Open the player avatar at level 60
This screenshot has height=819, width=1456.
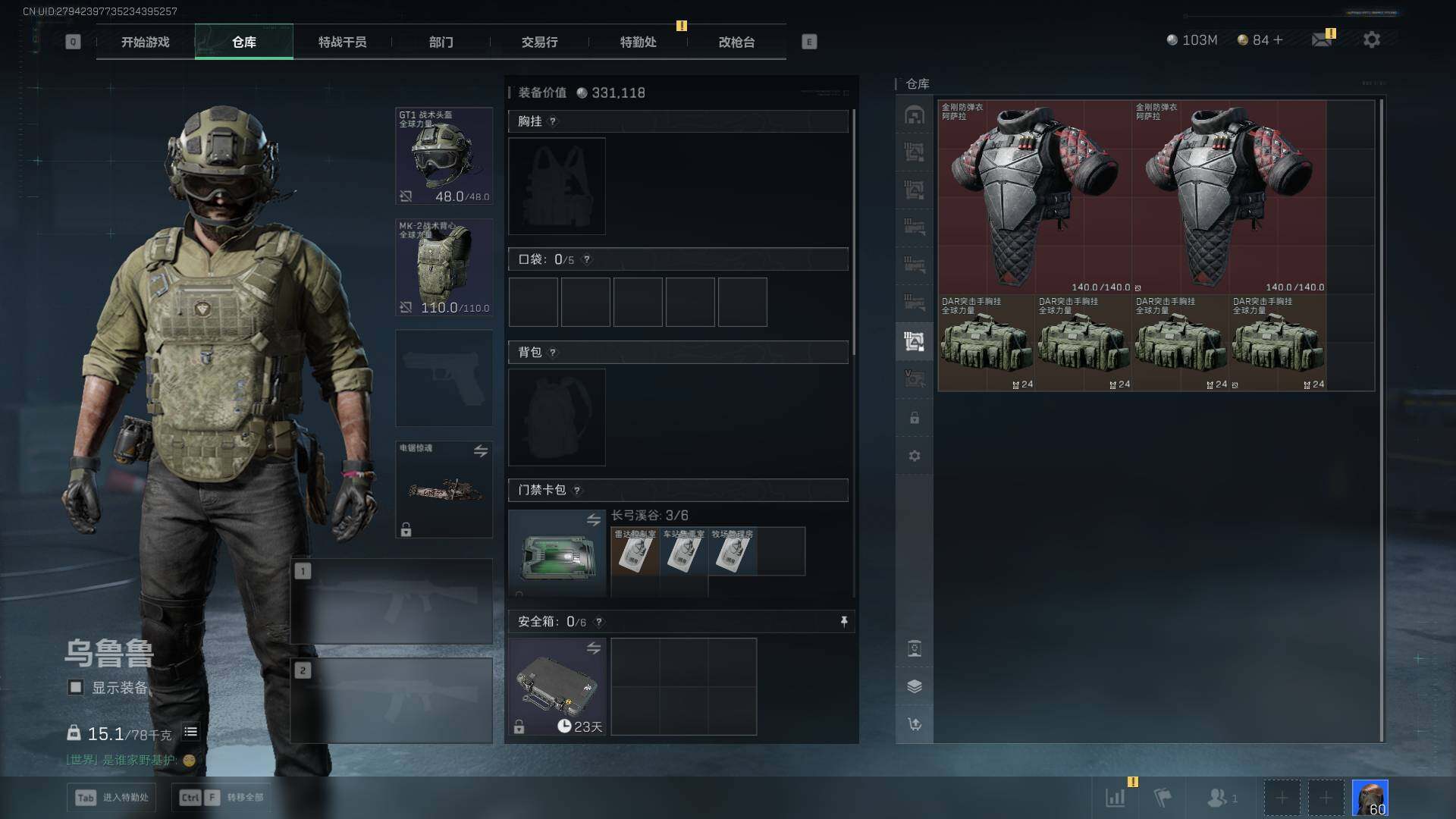pos(1370,798)
